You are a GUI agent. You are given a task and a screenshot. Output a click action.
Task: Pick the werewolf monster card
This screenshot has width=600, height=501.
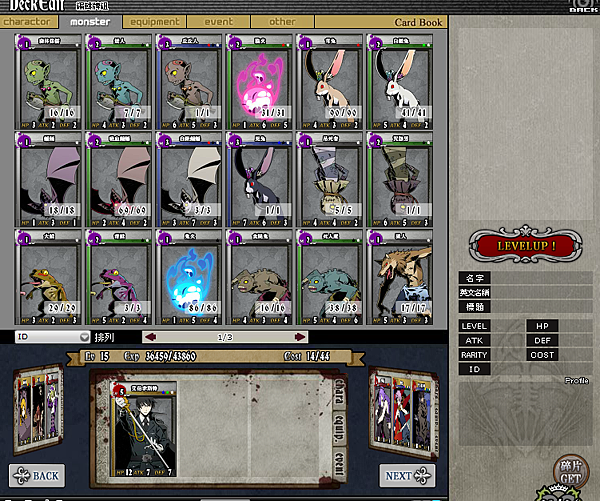click(x=398, y=274)
